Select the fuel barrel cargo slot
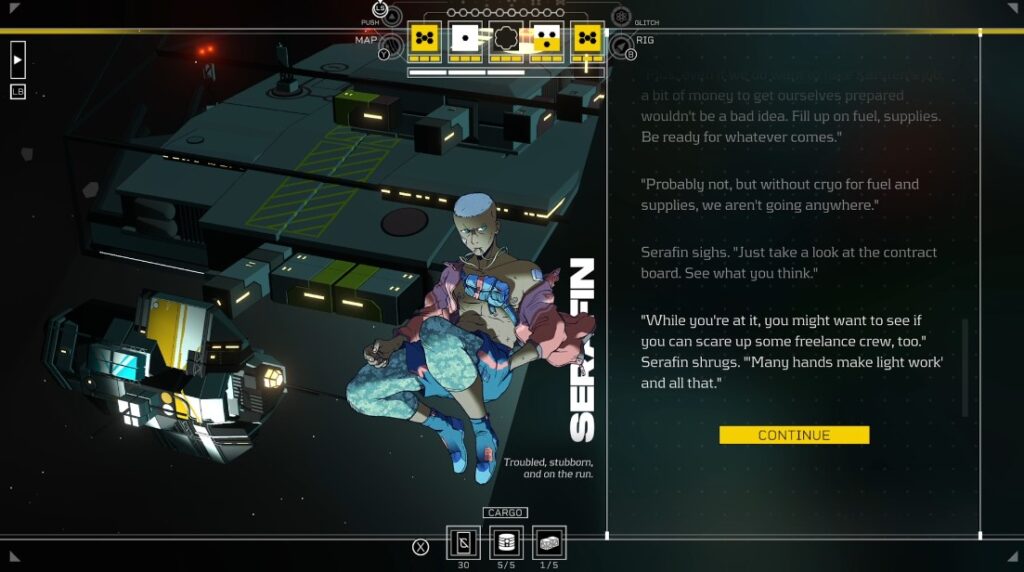 tap(506, 543)
